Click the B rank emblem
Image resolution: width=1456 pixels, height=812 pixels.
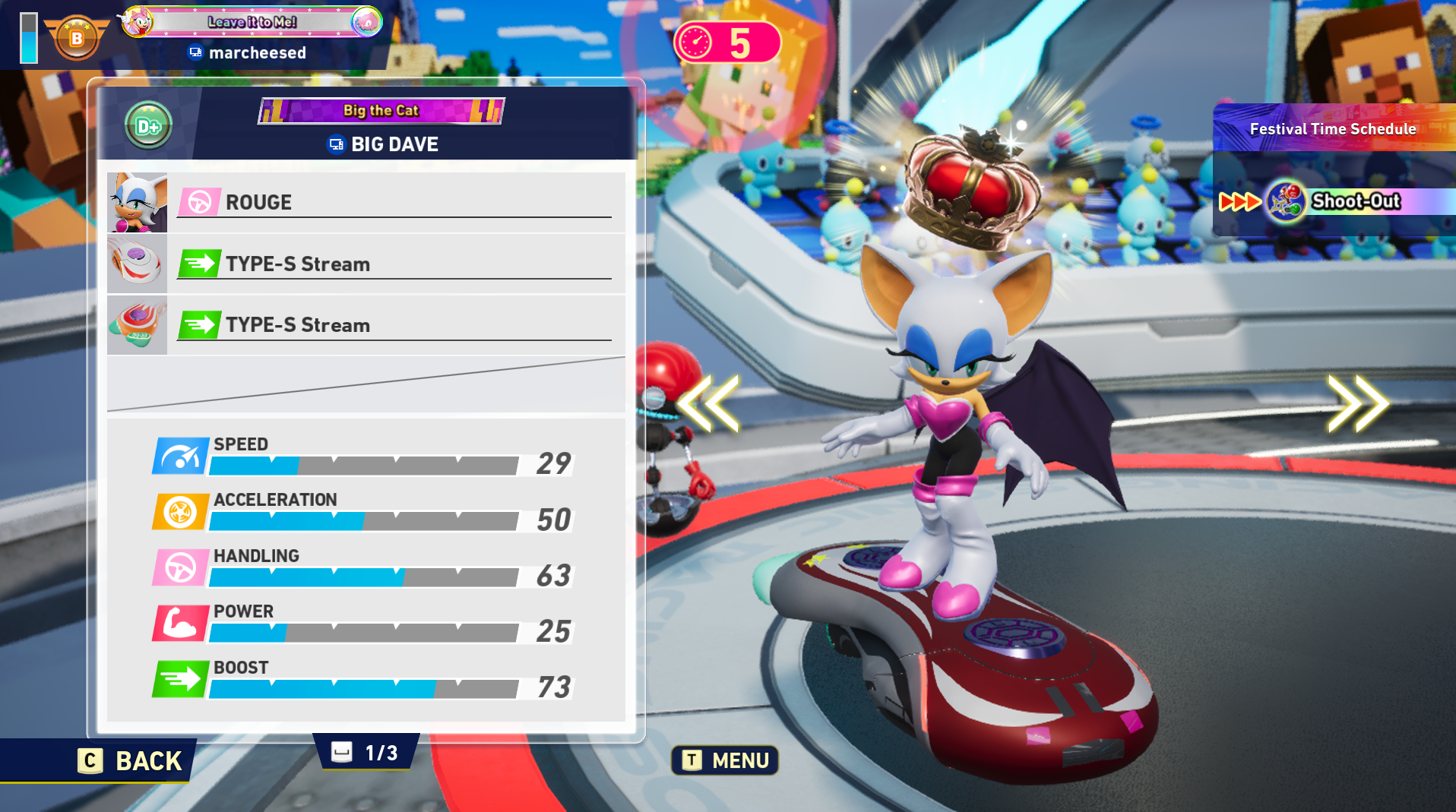[x=77, y=38]
